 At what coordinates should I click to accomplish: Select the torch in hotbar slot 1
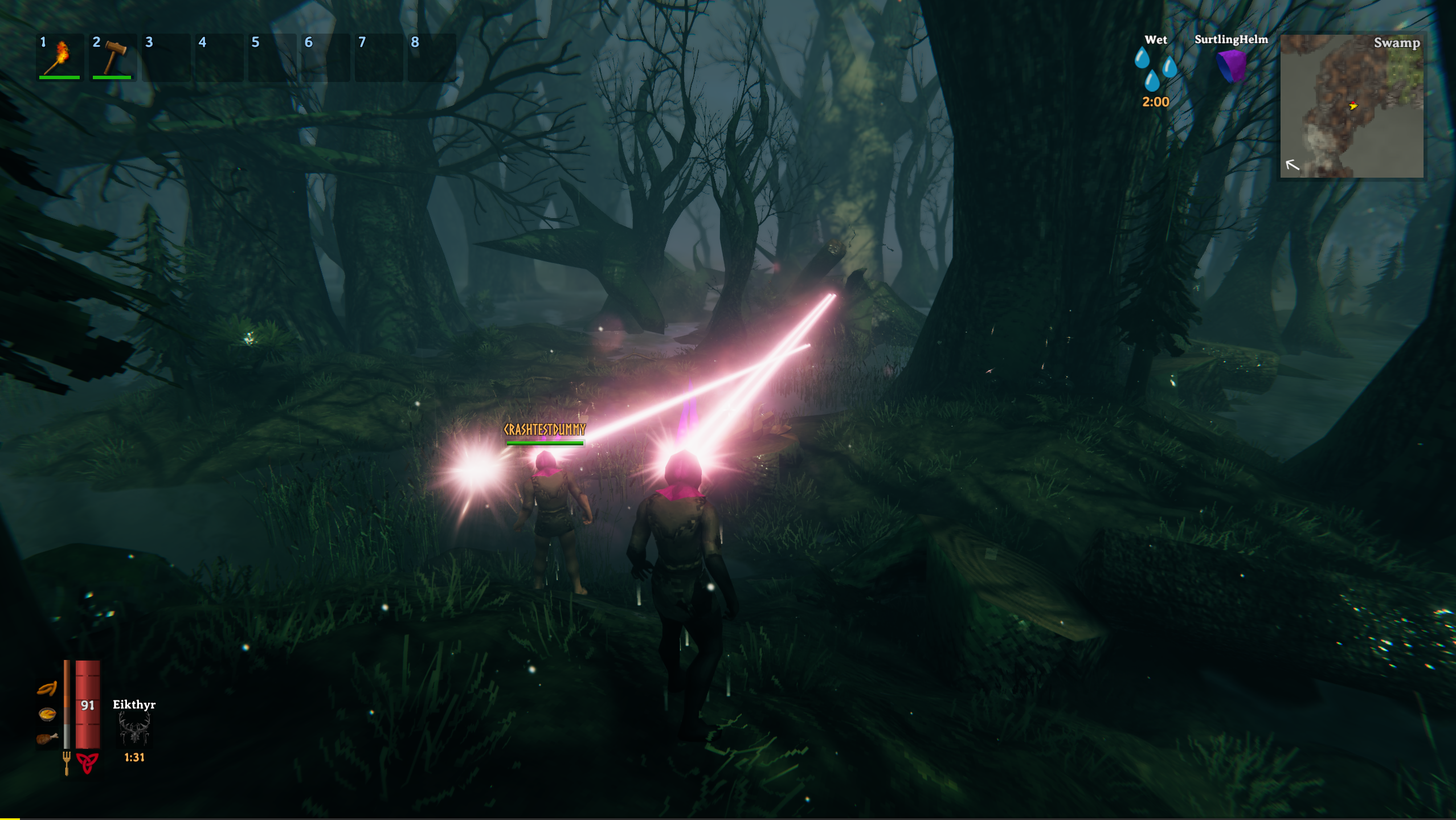coord(60,58)
